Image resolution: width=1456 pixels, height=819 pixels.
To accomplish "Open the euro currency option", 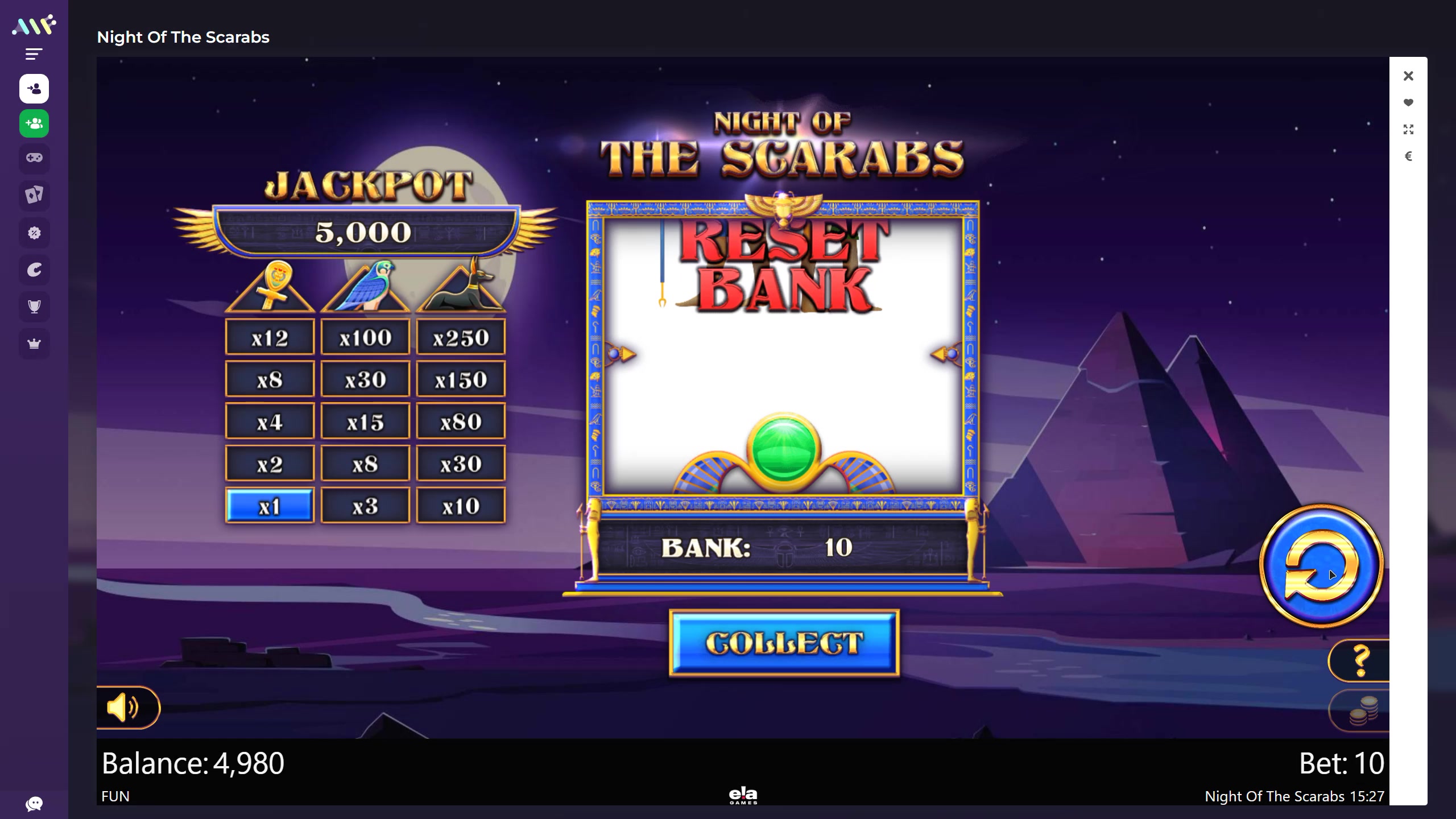I will click(x=1408, y=156).
